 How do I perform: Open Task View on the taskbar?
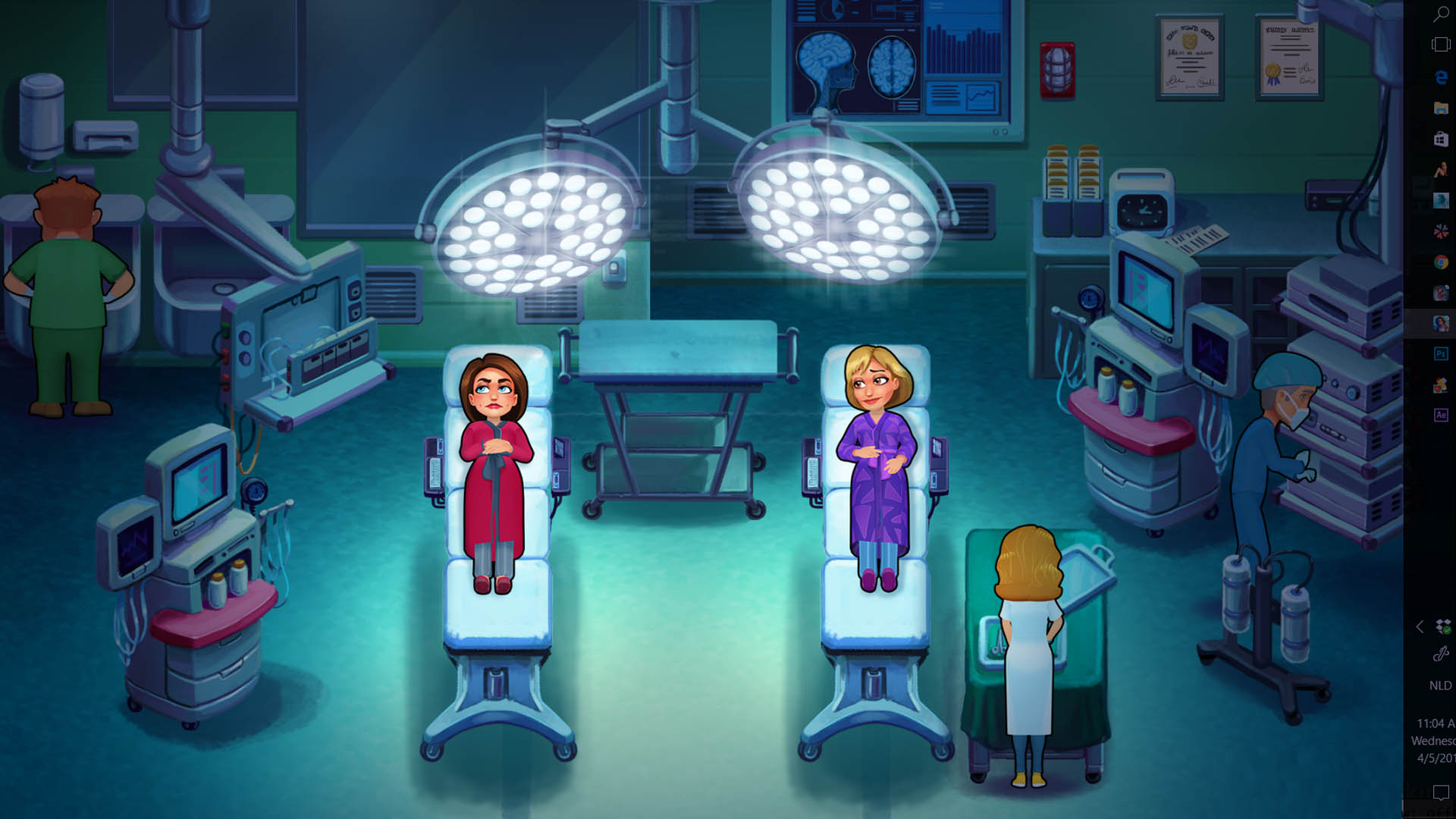(x=1441, y=44)
